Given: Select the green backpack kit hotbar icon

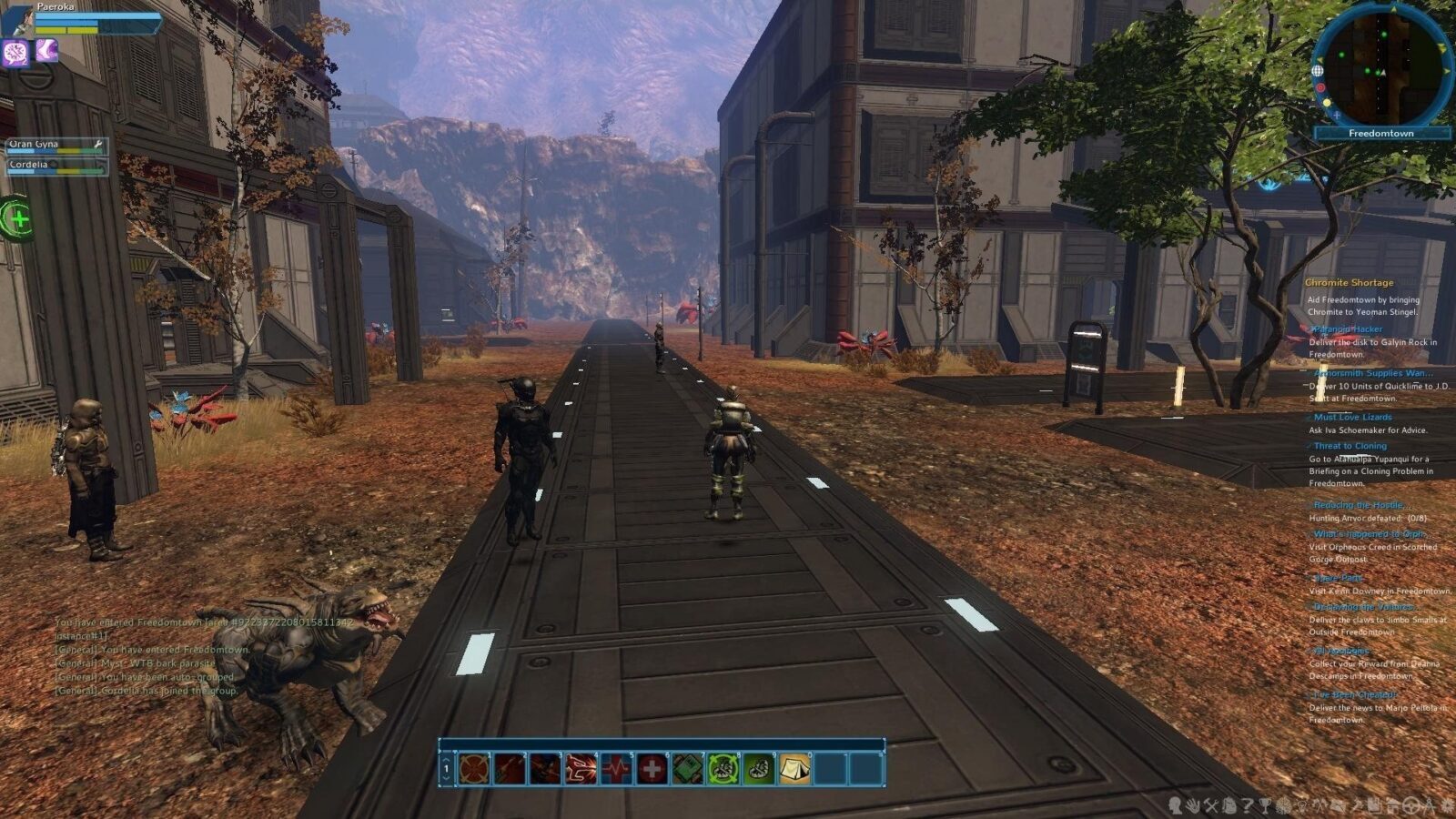Looking at the screenshot, I should [x=687, y=769].
